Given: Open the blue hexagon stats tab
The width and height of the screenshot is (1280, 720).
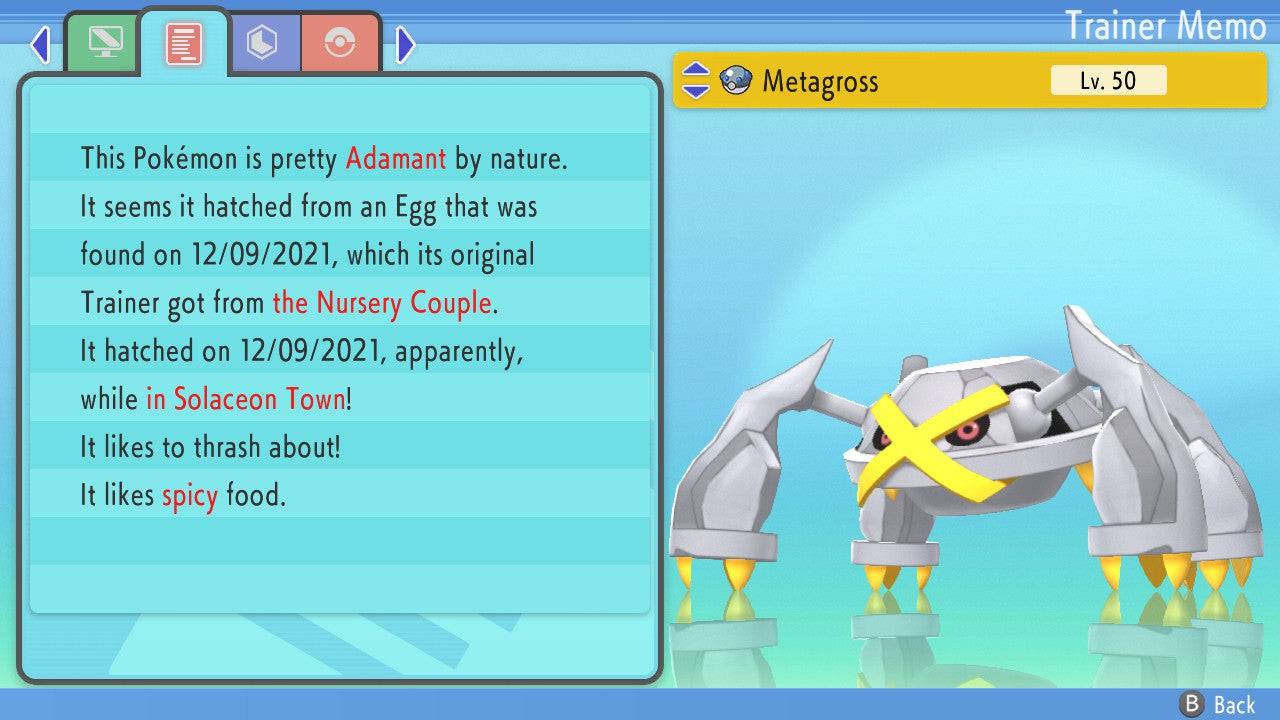Looking at the screenshot, I should tap(262, 43).
